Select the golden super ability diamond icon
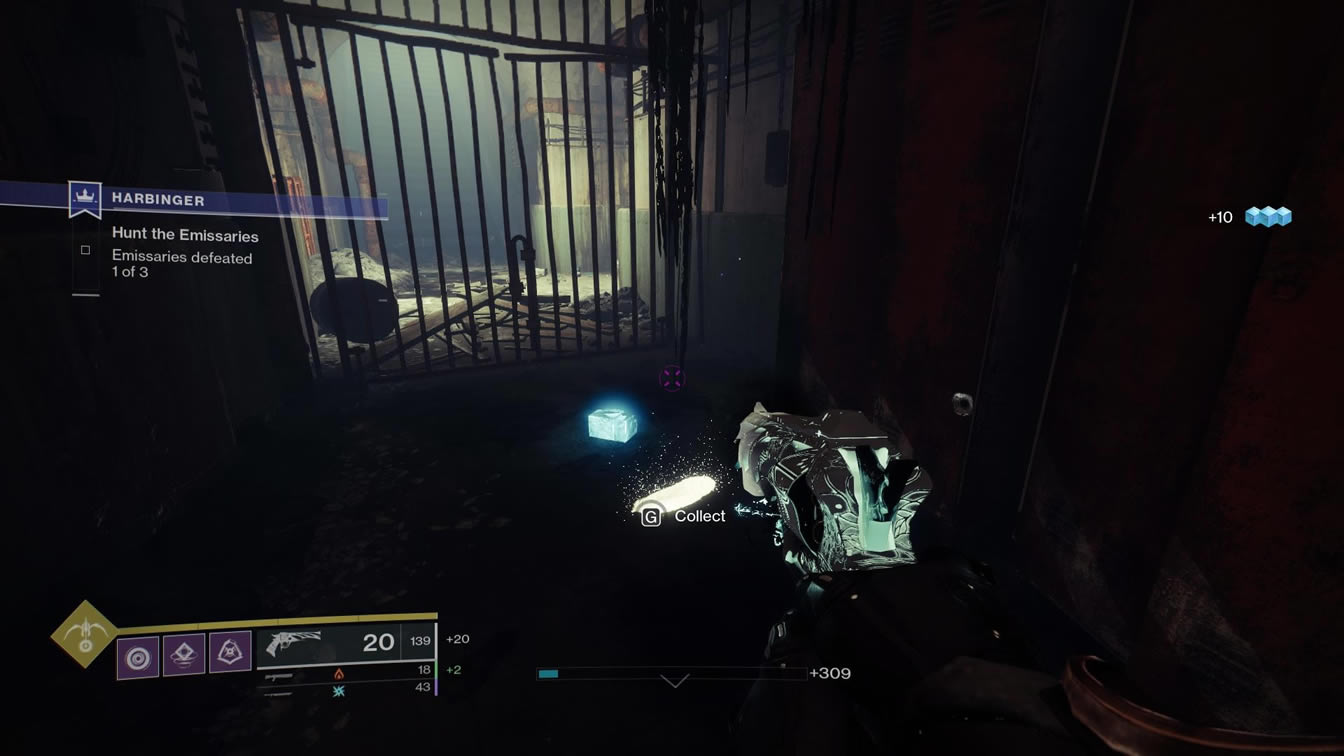The width and height of the screenshot is (1344, 756). click(85, 634)
